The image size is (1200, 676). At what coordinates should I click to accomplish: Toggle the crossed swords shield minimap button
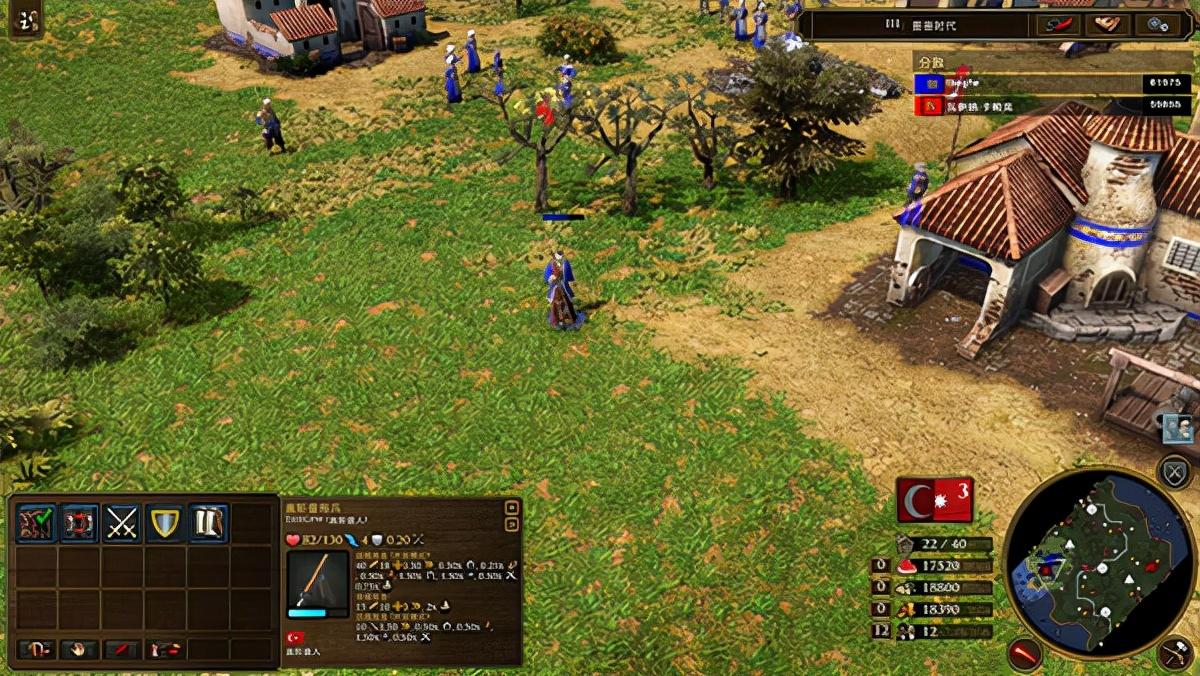(1174, 471)
